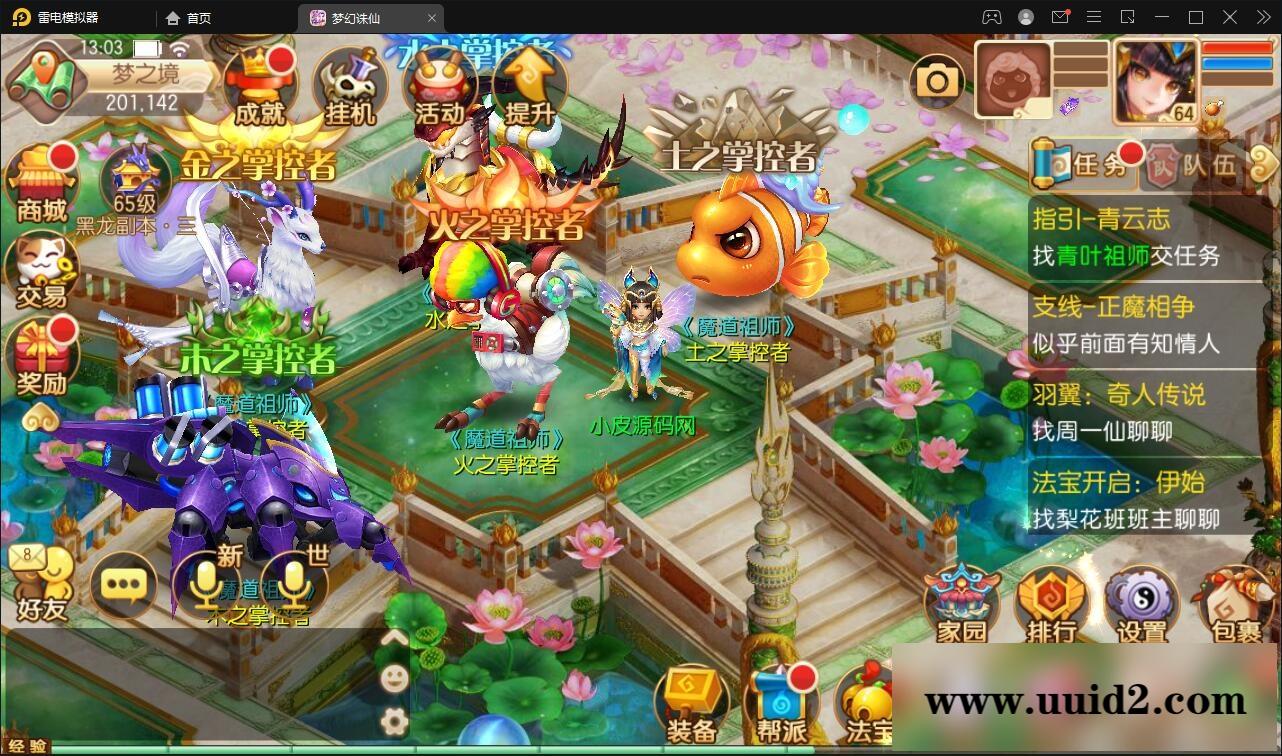Open the 成就 achievements menu
Image resolution: width=1282 pixels, height=756 pixels.
[x=260, y=86]
